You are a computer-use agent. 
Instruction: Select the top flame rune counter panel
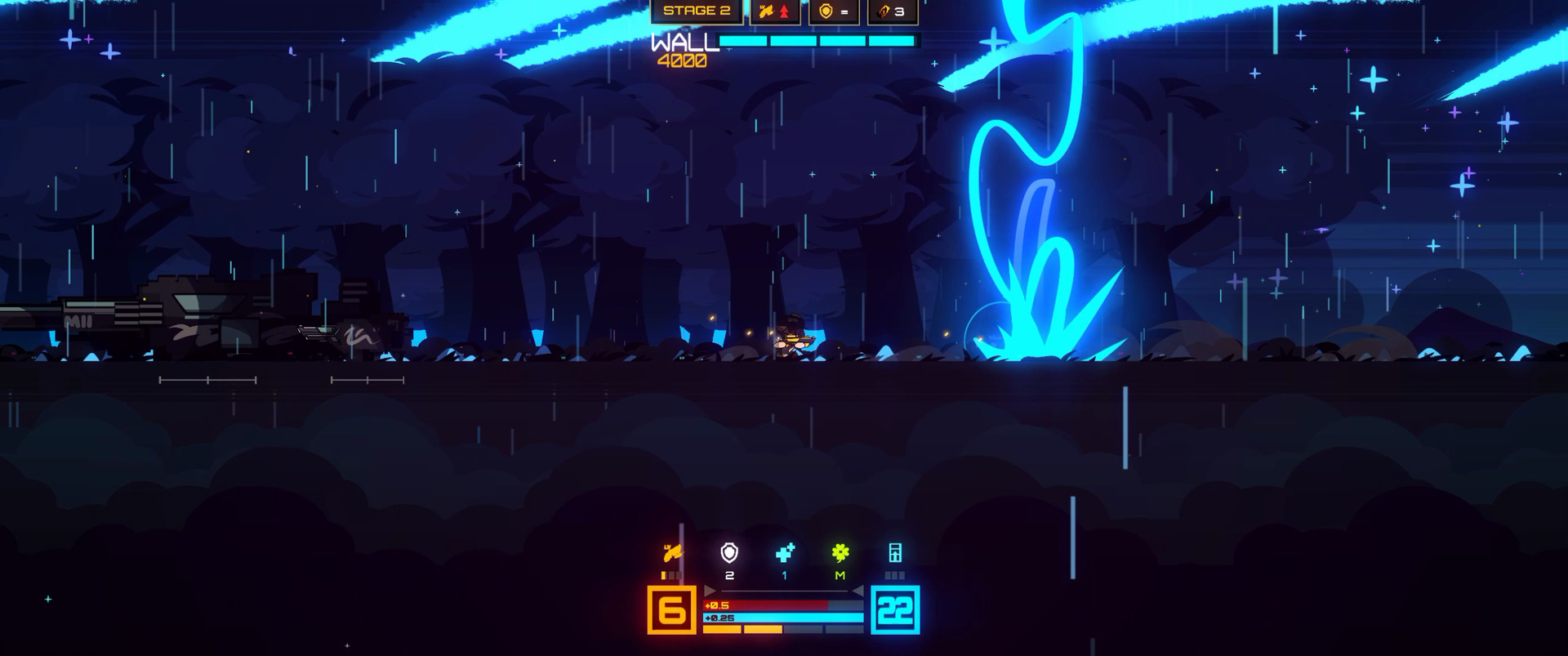[x=892, y=11]
